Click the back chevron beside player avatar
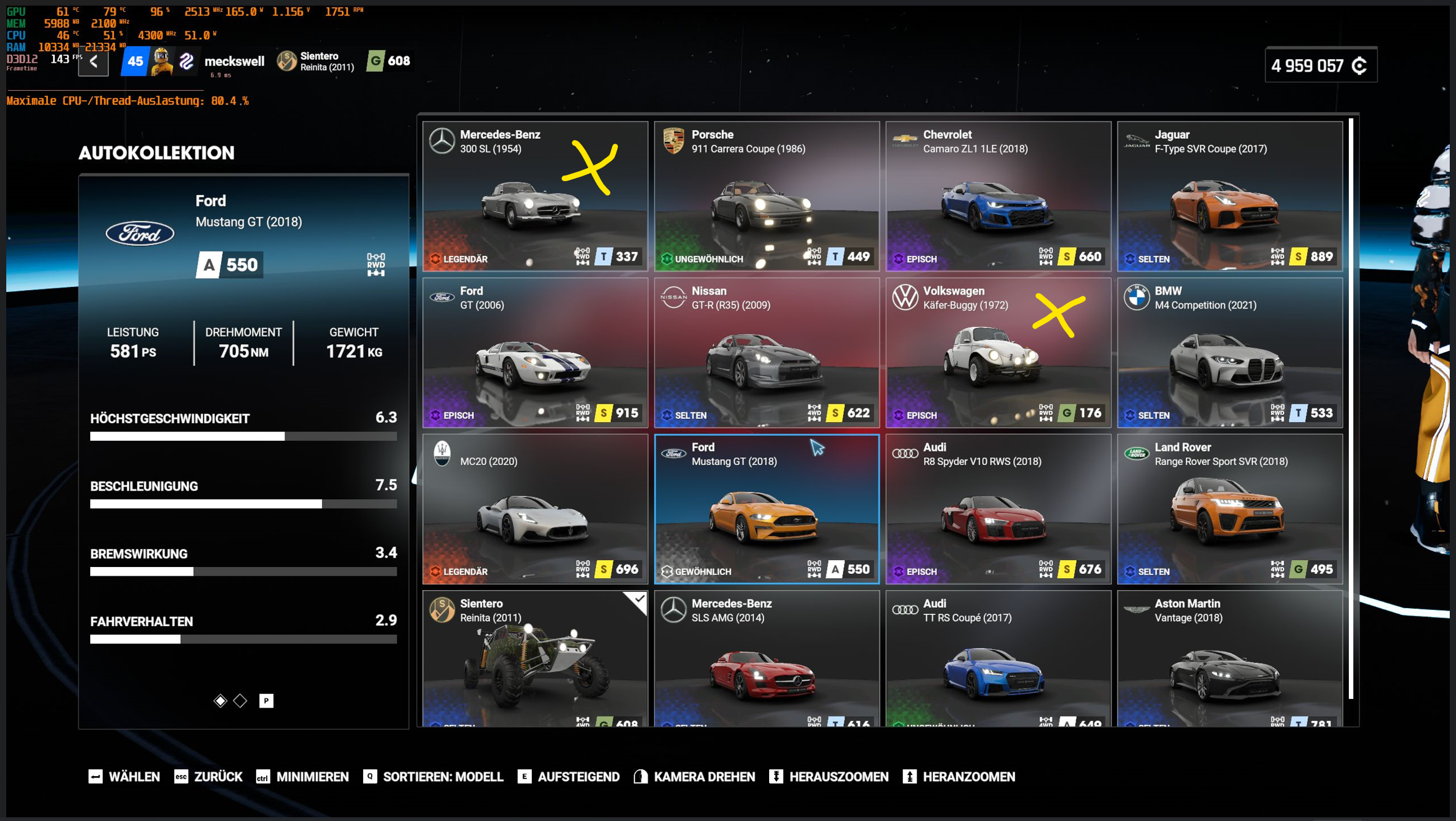The height and width of the screenshot is (821, 1456). 93,62
